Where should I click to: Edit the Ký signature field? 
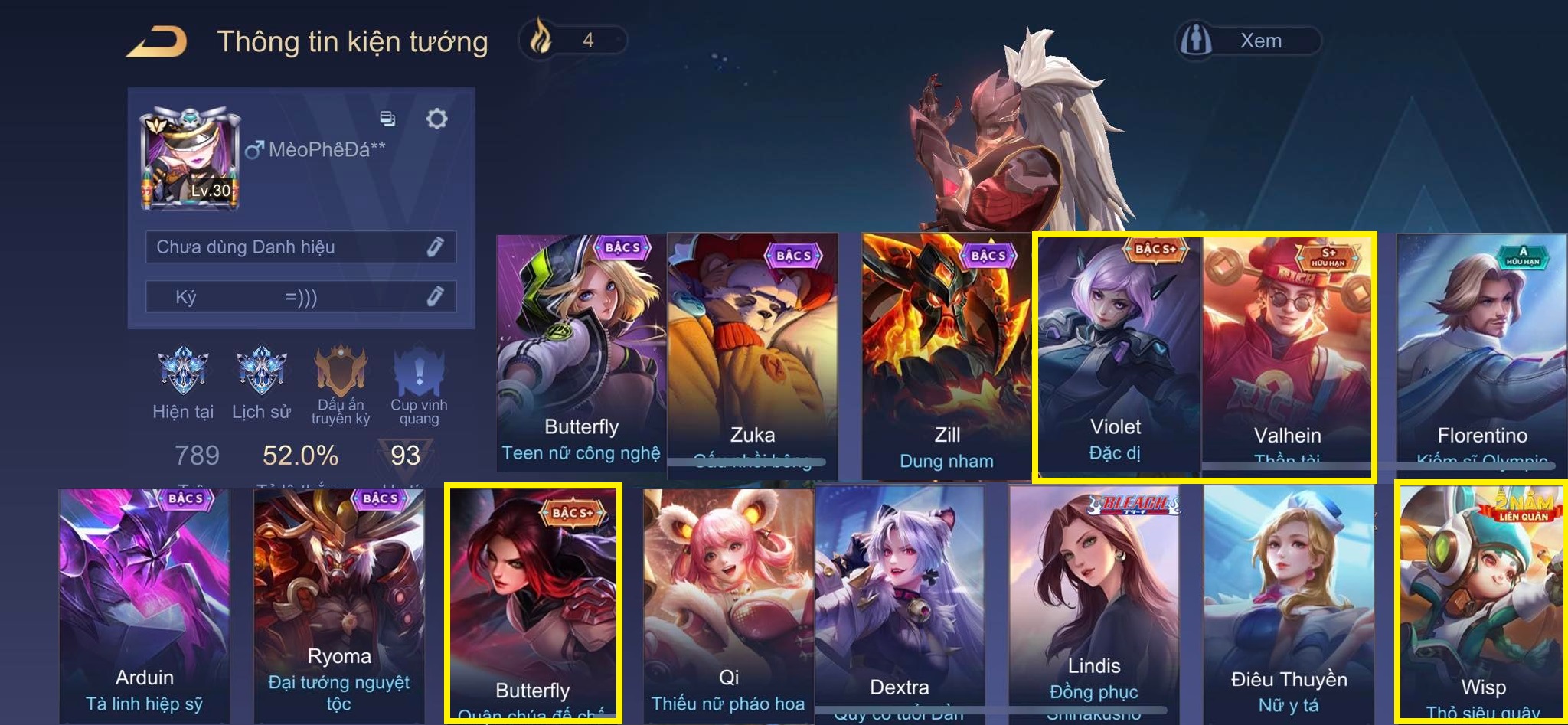[x=435, y=296]
